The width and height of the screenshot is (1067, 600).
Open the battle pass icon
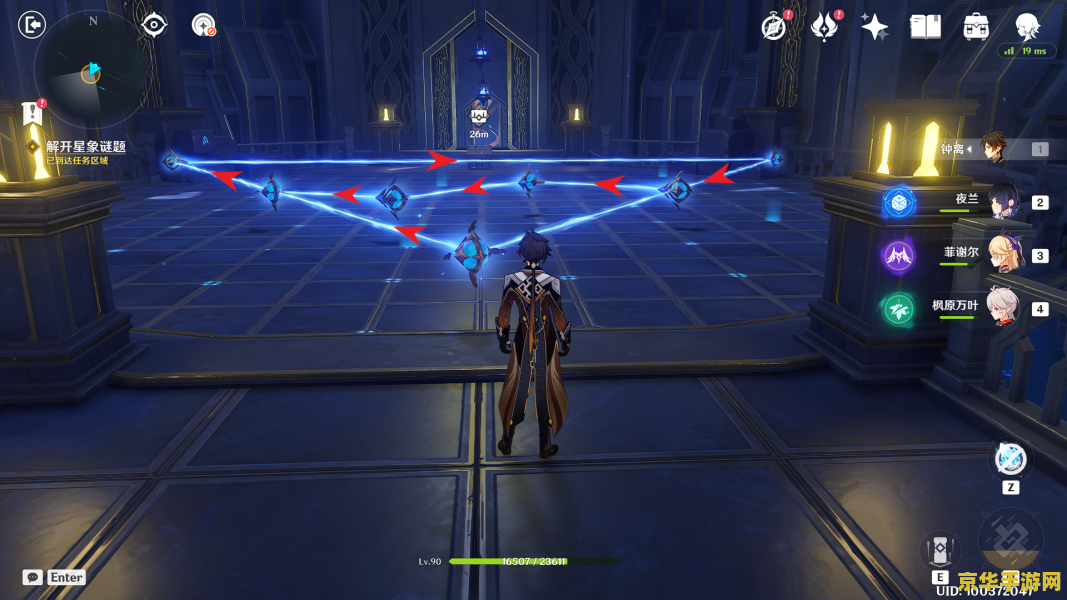click(x=824, y=27)
